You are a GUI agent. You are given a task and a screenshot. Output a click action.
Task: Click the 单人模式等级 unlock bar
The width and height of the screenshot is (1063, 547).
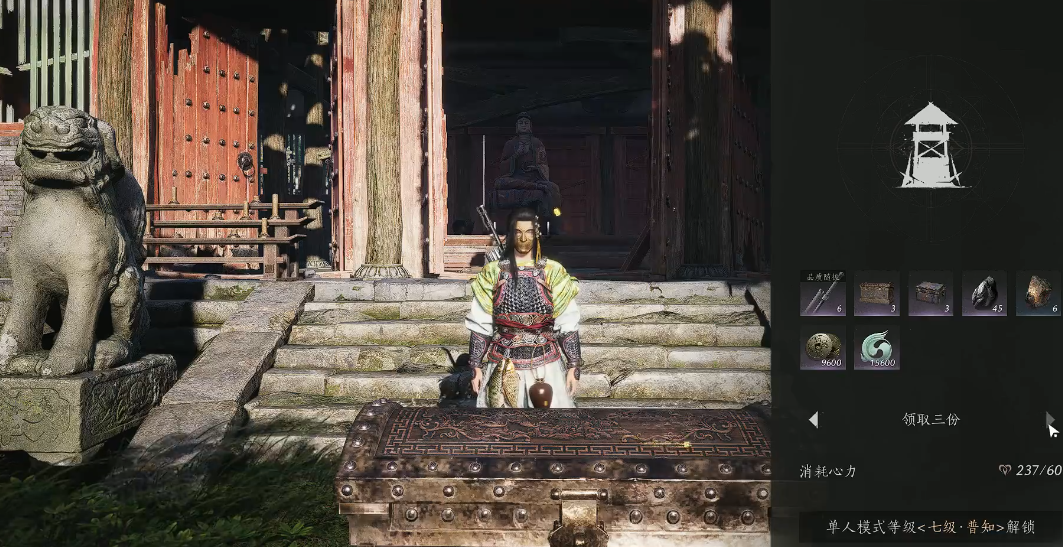[930, 527]
